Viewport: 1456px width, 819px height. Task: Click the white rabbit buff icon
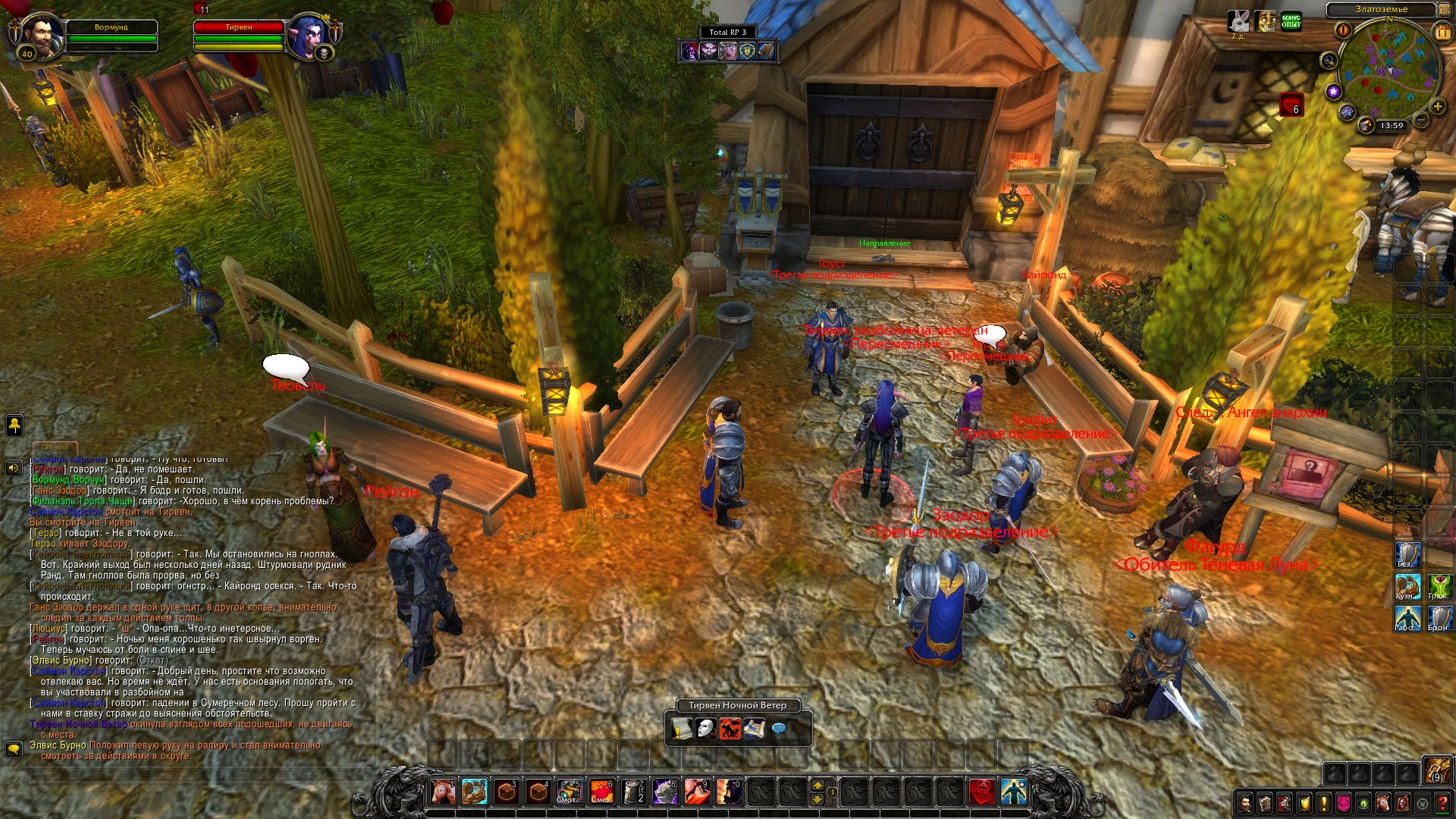[x=1238, y=21]
